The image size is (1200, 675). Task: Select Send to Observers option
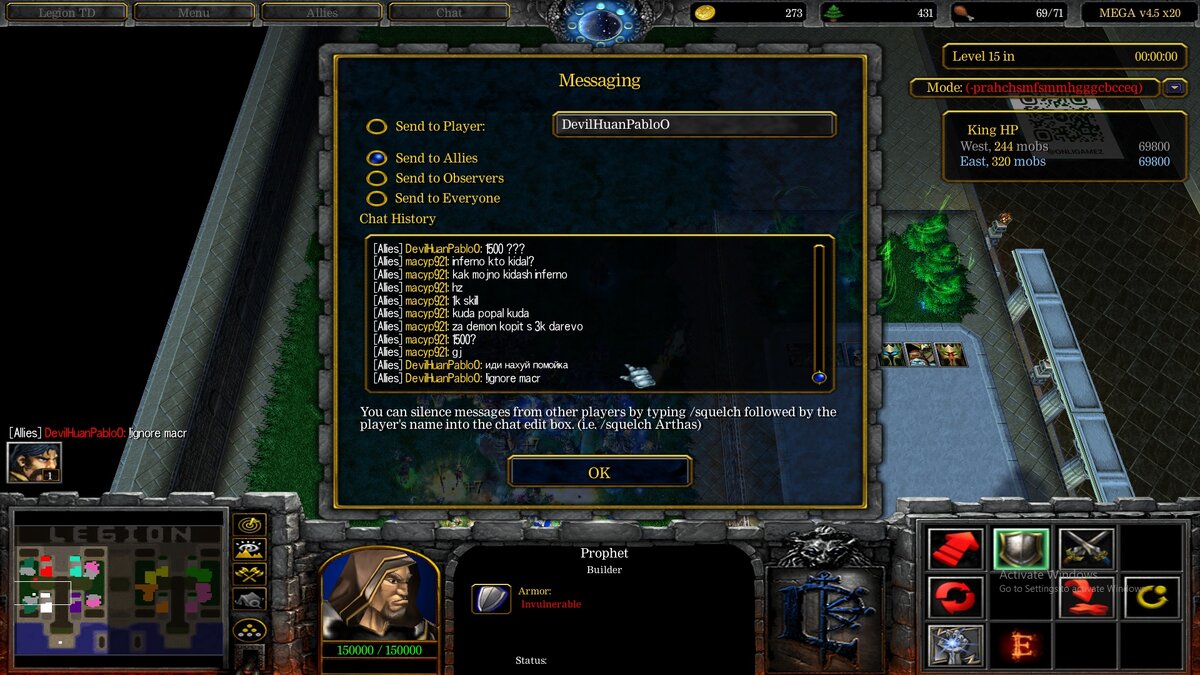pyautogui.click(x=377, y=178)
